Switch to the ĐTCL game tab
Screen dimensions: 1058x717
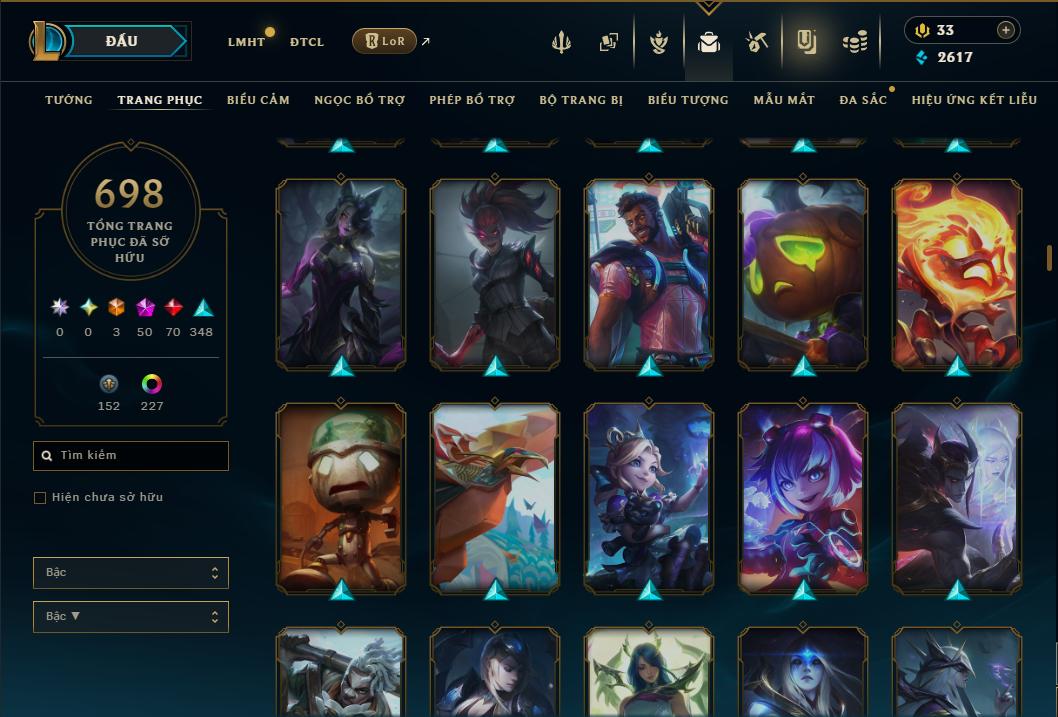[x=307, y=42]
